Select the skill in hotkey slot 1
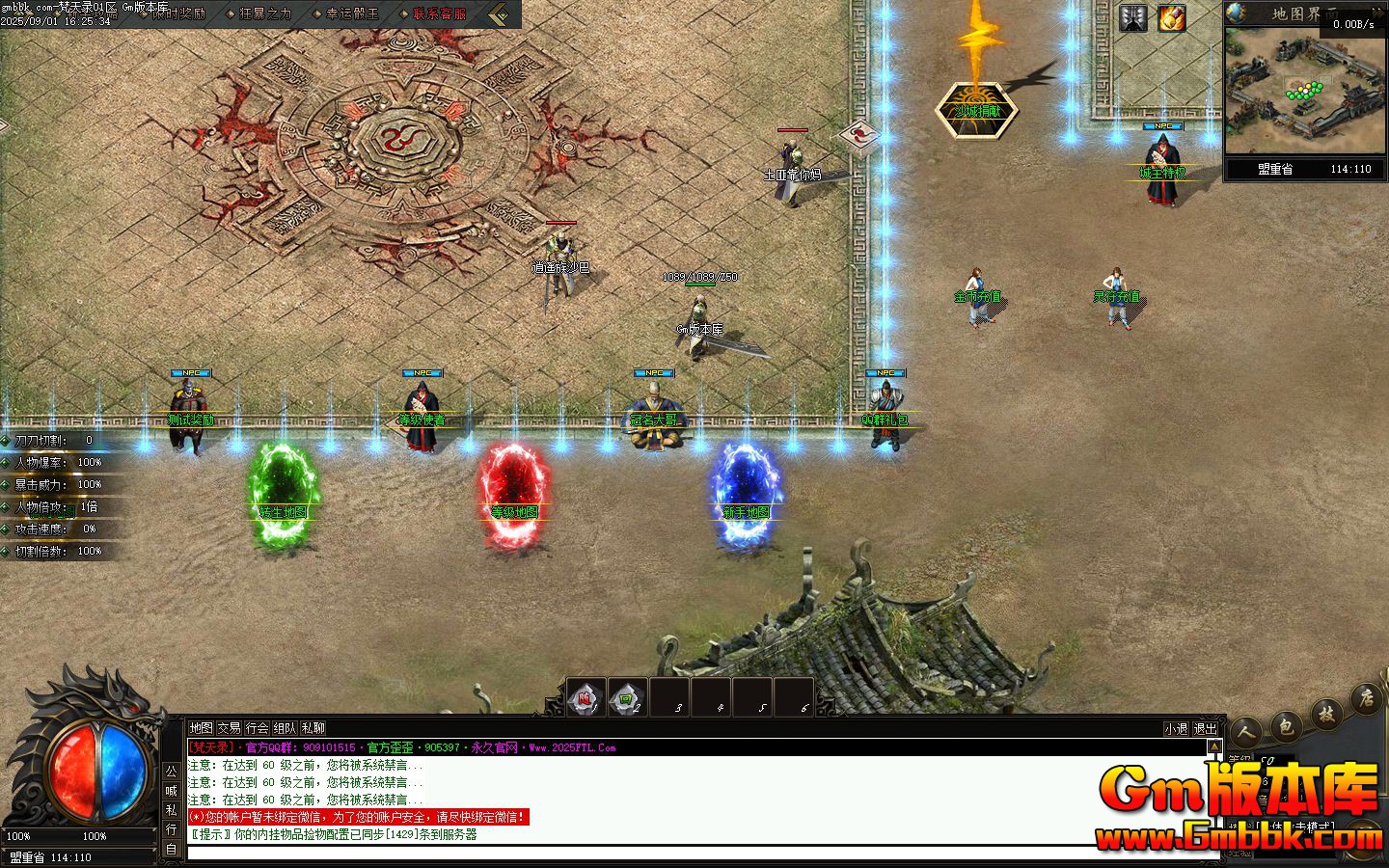1389x868 pixels. 584,696
